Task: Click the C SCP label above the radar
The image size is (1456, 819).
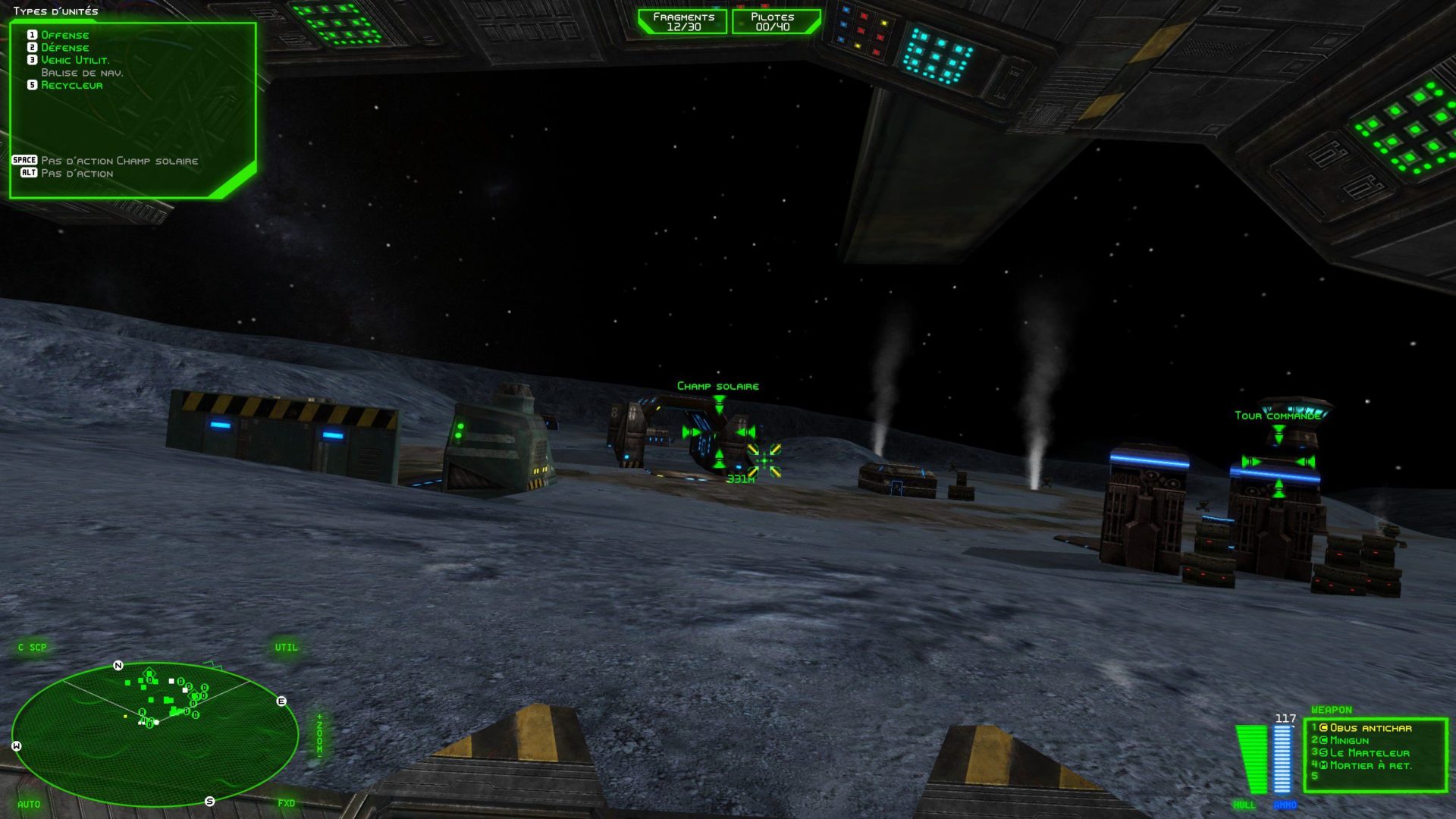Action: point(33,648)
